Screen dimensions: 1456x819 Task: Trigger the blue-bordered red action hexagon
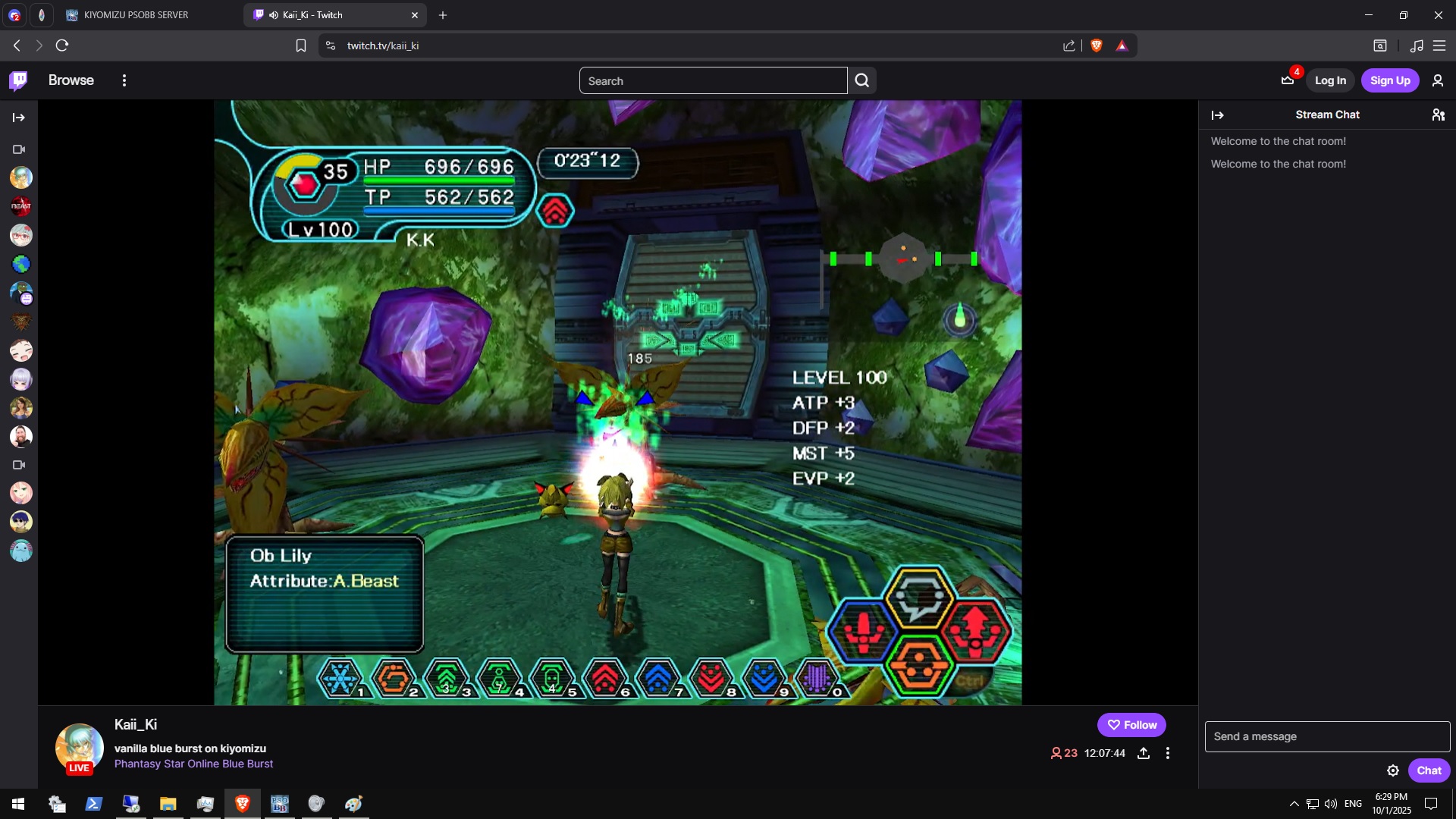tap(864, 631)
